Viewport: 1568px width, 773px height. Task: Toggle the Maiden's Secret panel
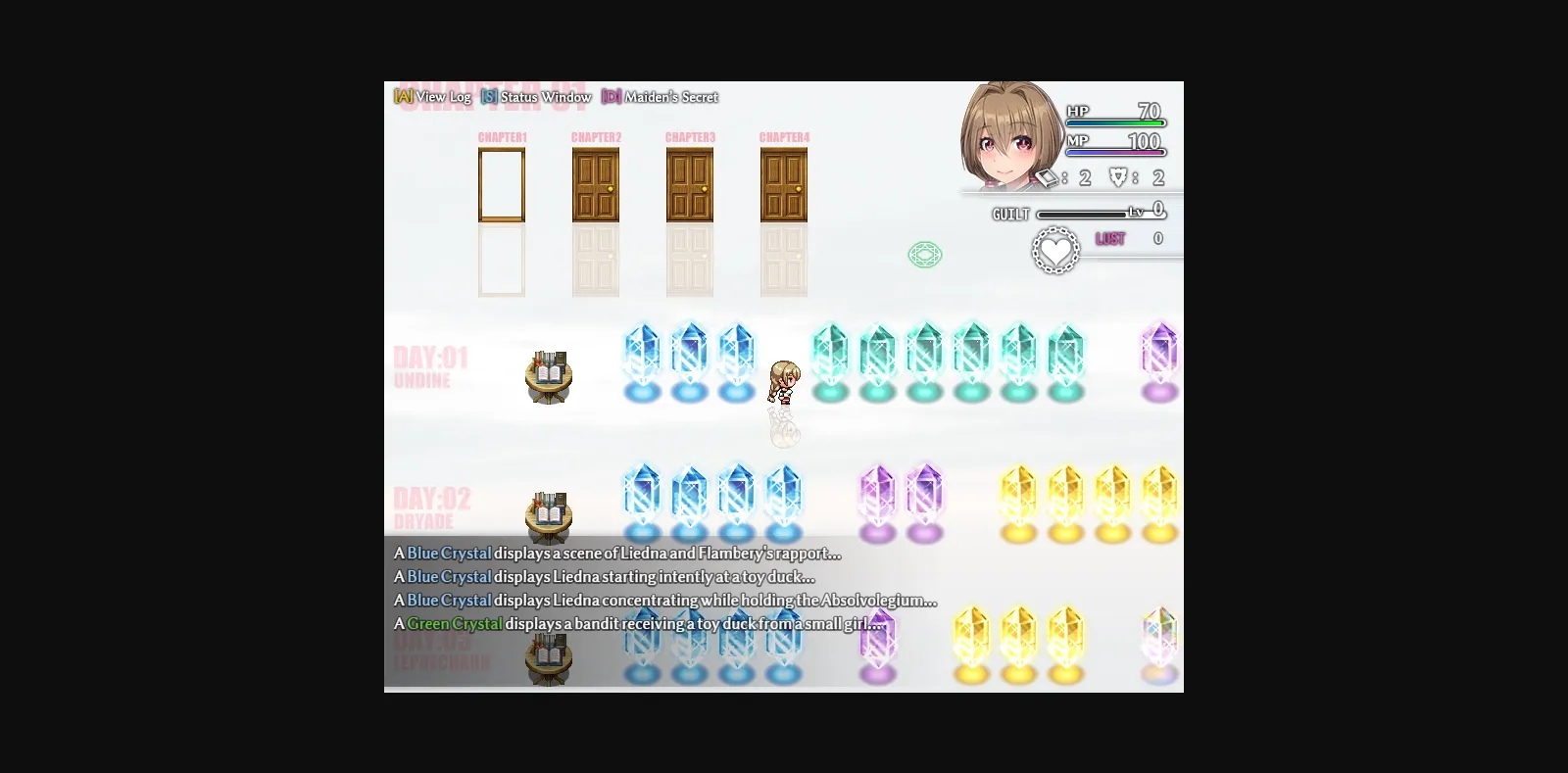[669, 97]
